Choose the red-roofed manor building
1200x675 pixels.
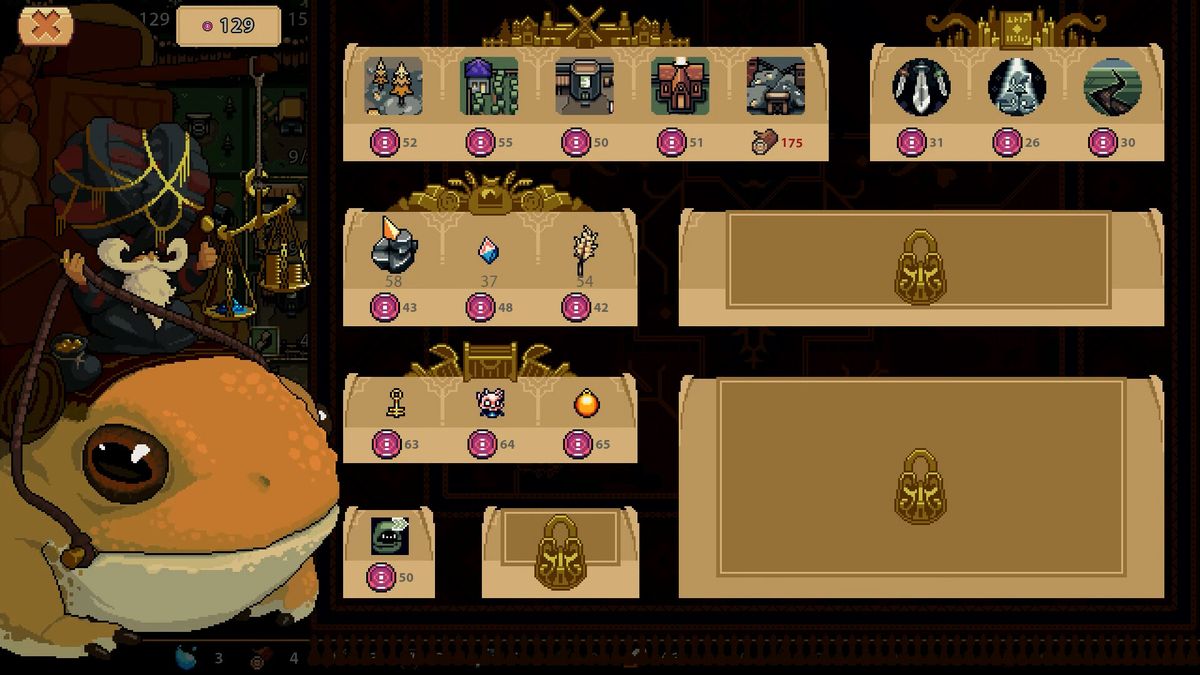[680, 86]
